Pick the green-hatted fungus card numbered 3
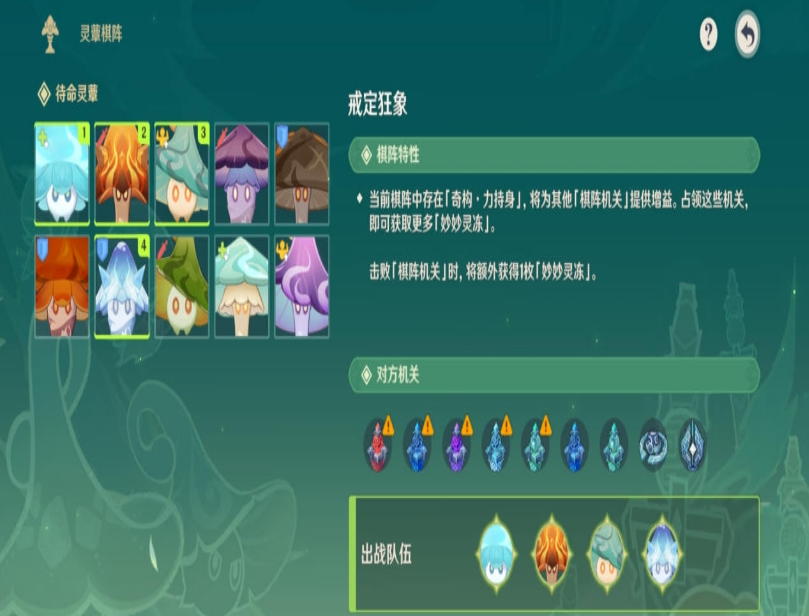809x616 pixels. (x=182, y=174)
